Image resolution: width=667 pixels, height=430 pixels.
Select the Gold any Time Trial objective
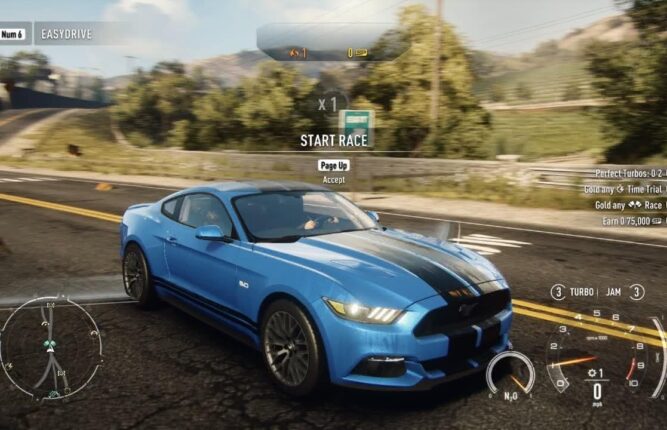[x=625, y=188]
